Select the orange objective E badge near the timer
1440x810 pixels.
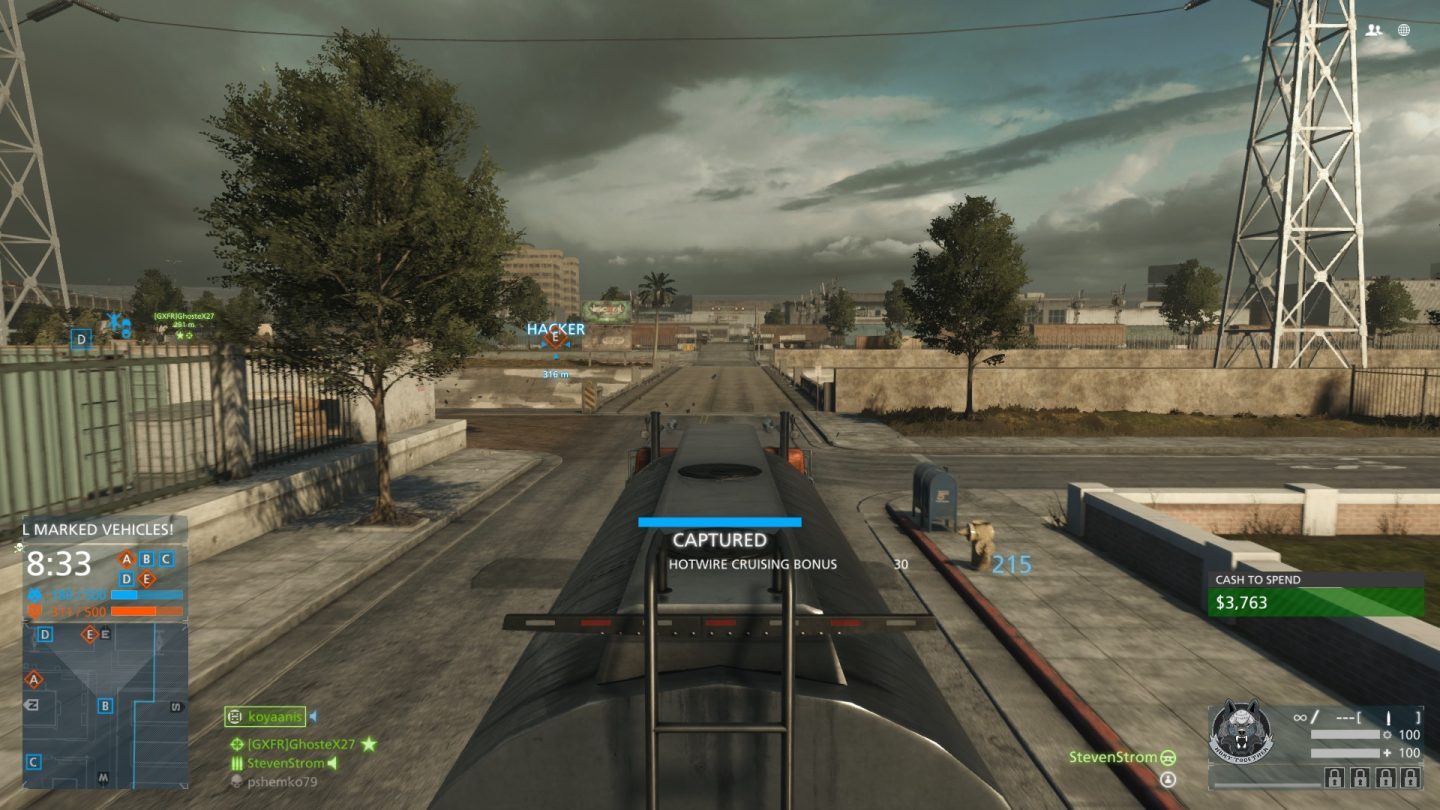click(x=147, y=579)
